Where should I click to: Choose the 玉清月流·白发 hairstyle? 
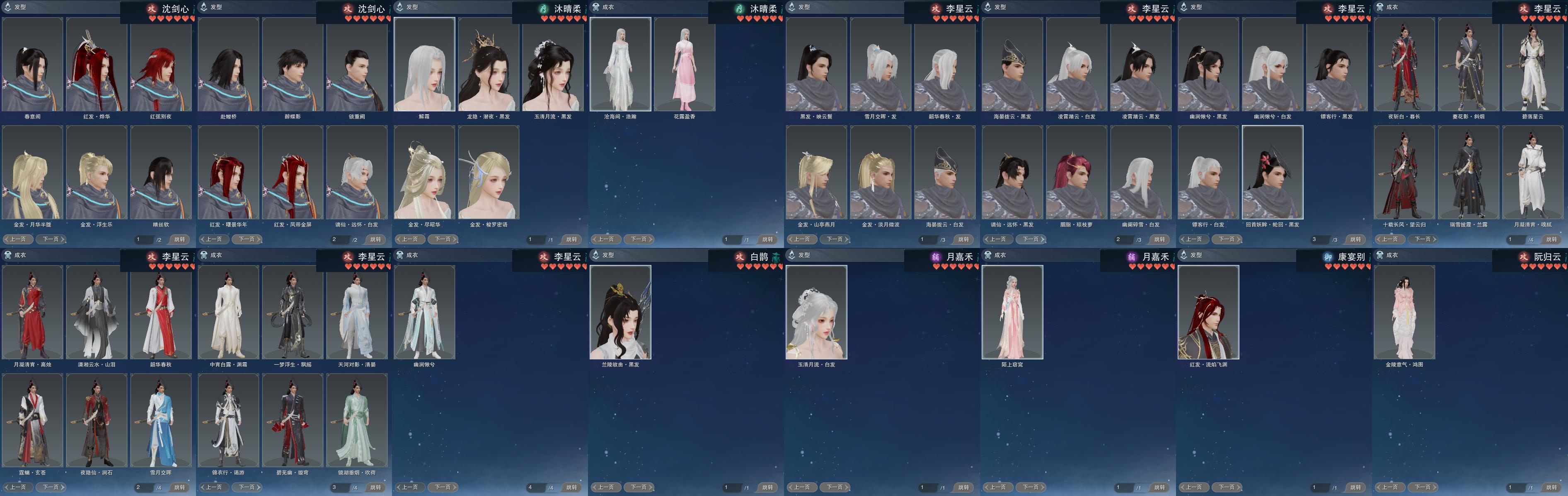pos(816,313)
